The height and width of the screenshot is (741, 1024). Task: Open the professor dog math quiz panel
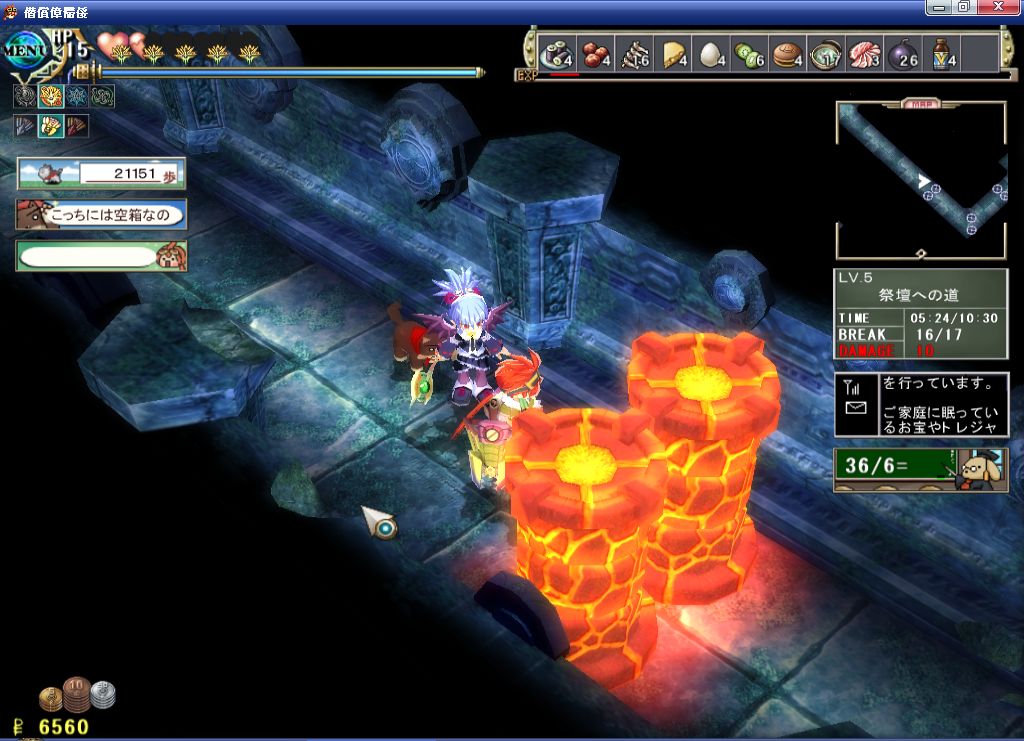click(x=921, y=469)
